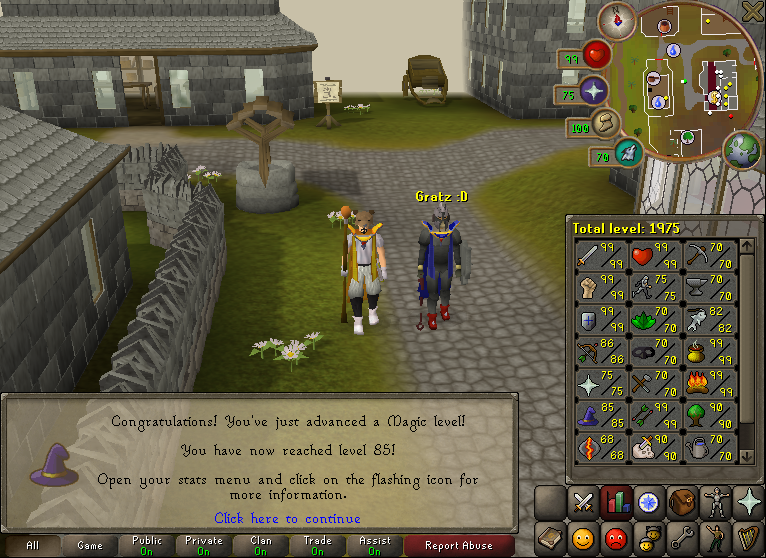Viewport: 766px width, 558px height.
Task: Close the interface with the X button
Action: 753,11
